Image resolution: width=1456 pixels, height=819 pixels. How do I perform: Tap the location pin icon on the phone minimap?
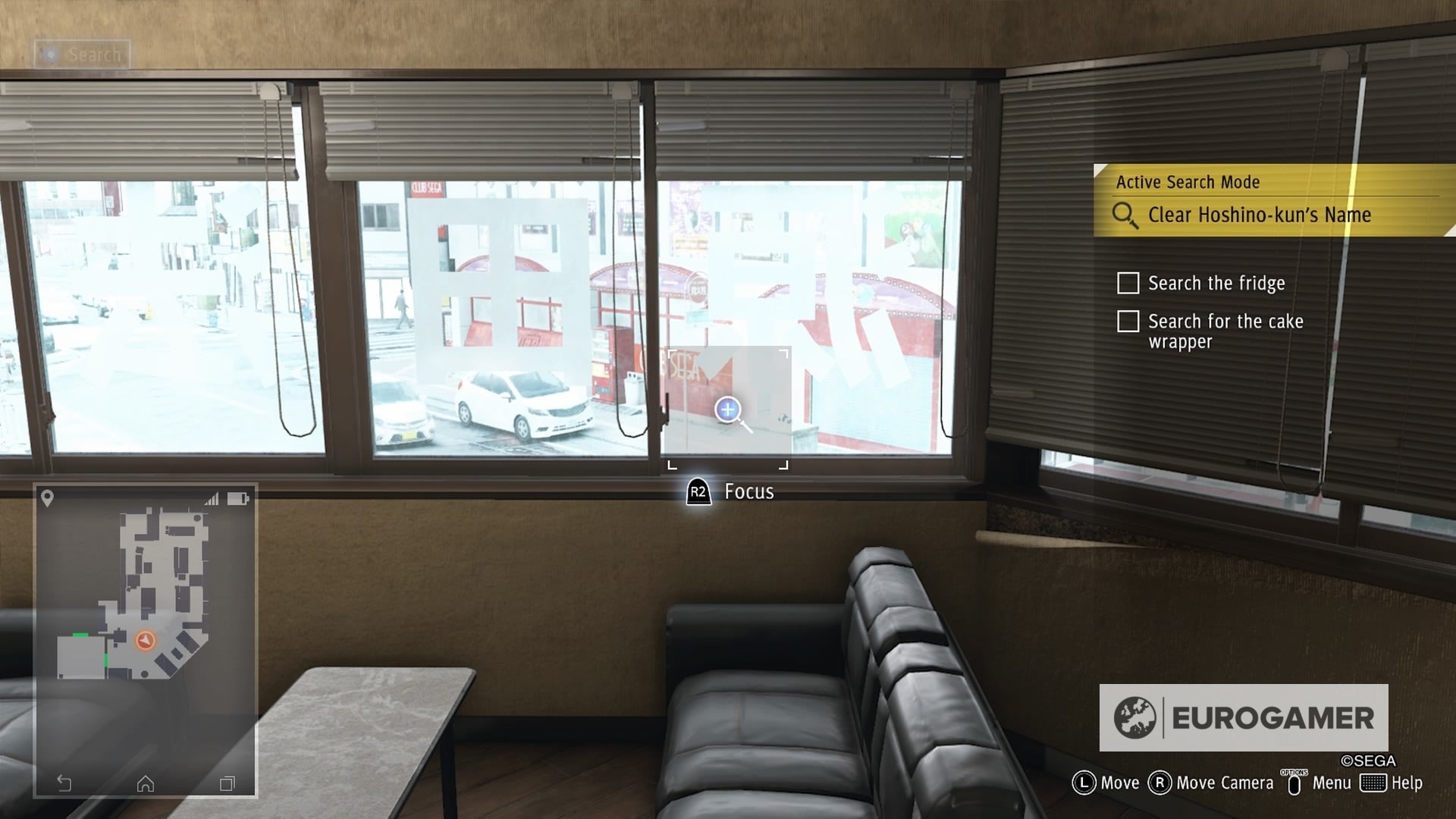[x=48, y=498]
